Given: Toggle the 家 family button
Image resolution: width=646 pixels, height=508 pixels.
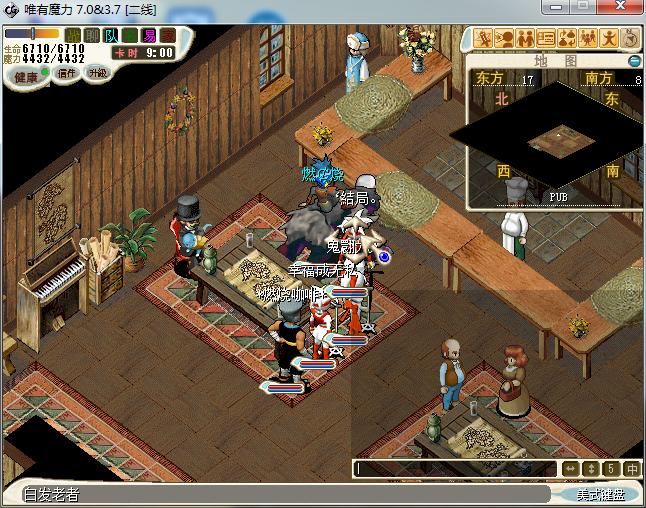Looking at the screenshot, I should (x=166, y=36).
